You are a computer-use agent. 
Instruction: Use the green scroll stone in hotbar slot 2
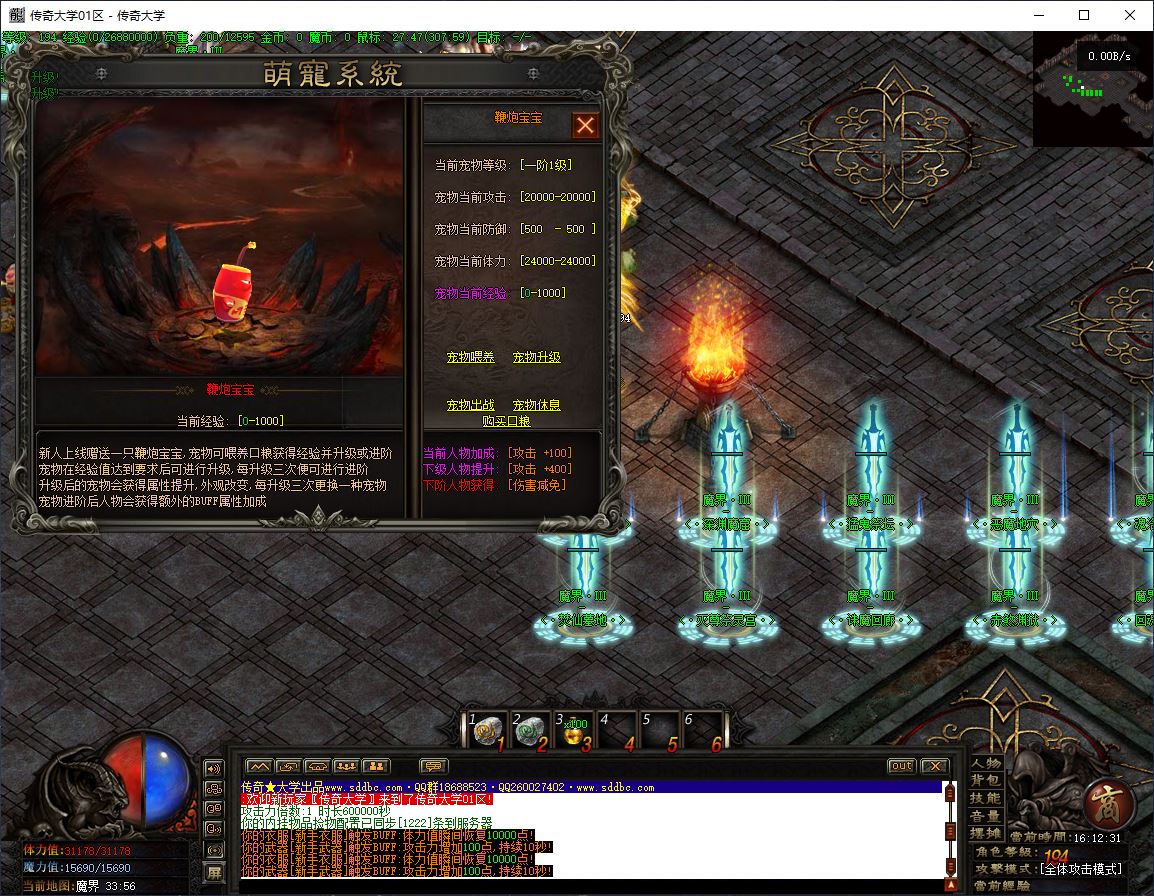click(x=529, y=731)
